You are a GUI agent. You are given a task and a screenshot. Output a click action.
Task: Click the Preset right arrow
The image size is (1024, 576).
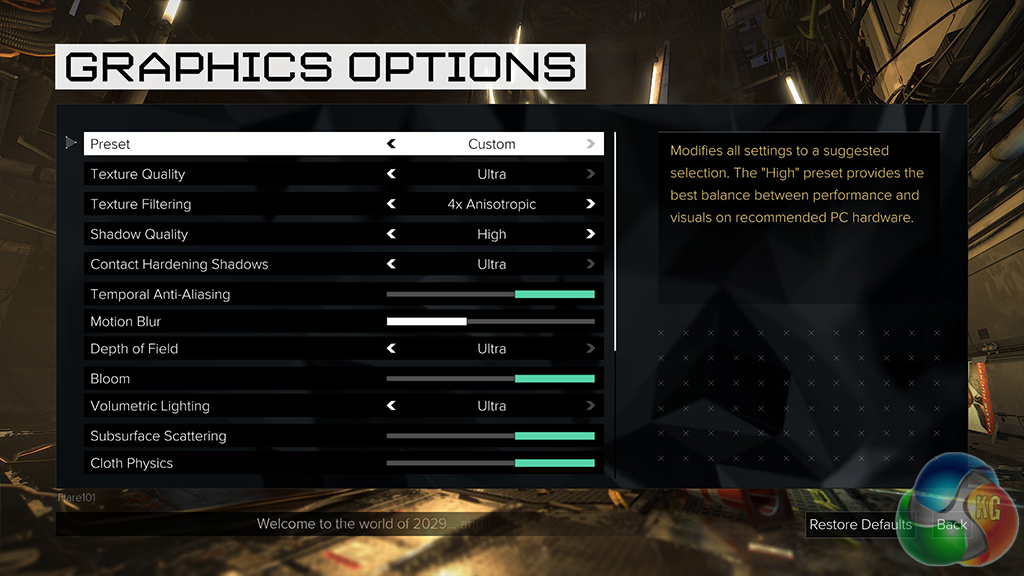coord(591,144)
